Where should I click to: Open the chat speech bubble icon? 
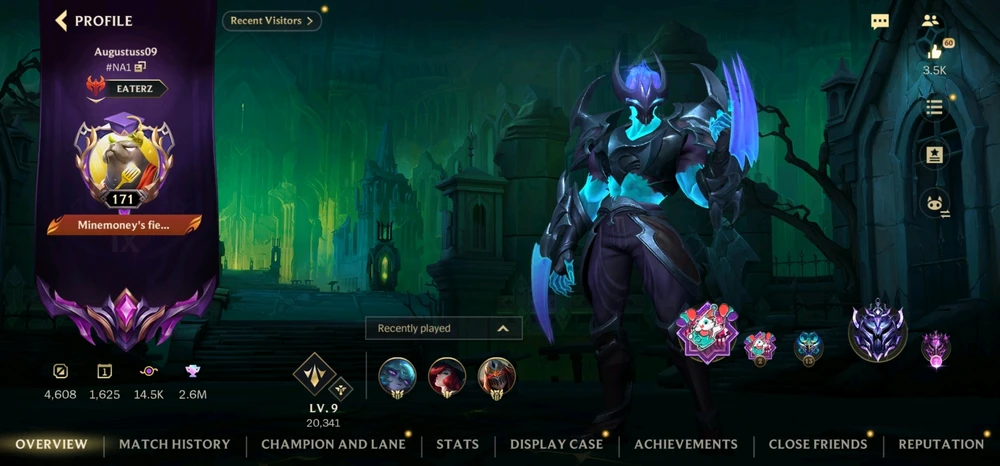[880, 21]
